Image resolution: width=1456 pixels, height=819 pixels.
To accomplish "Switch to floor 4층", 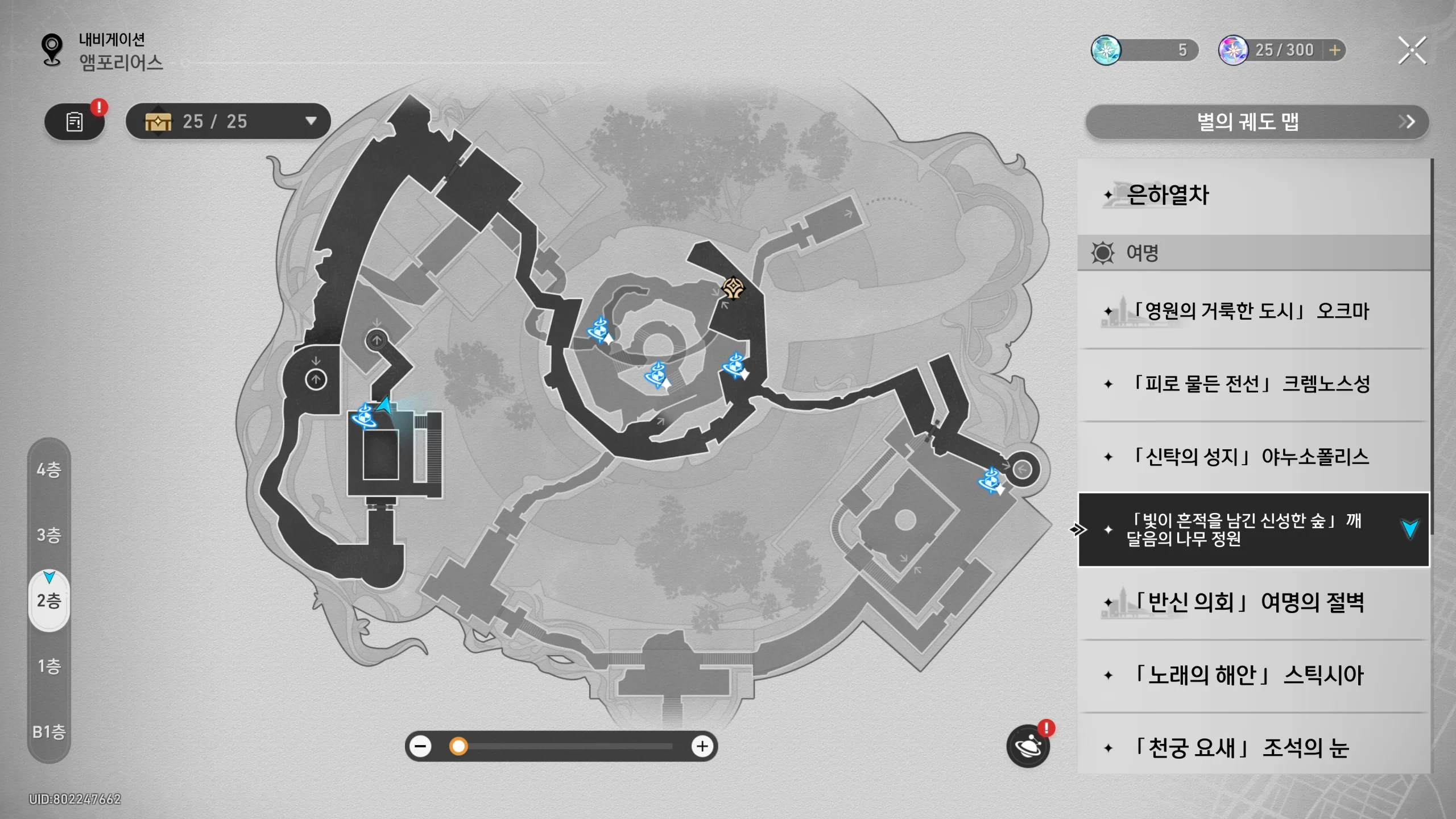I will pos(49,470).
